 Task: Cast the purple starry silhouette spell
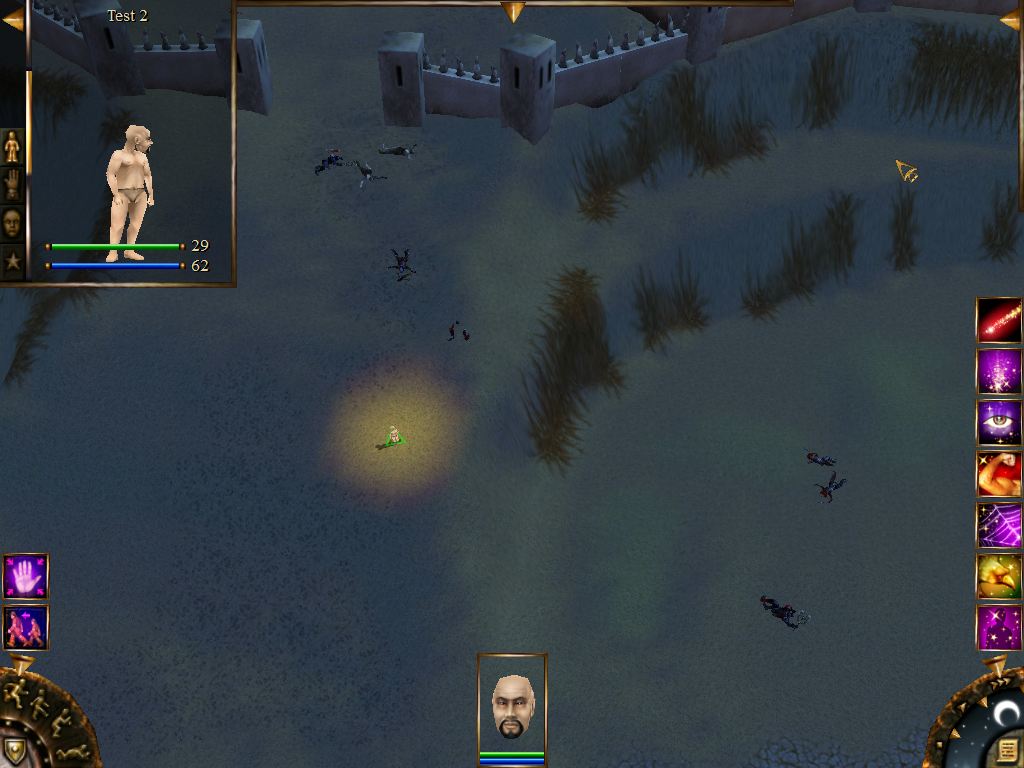click(998, 627)
